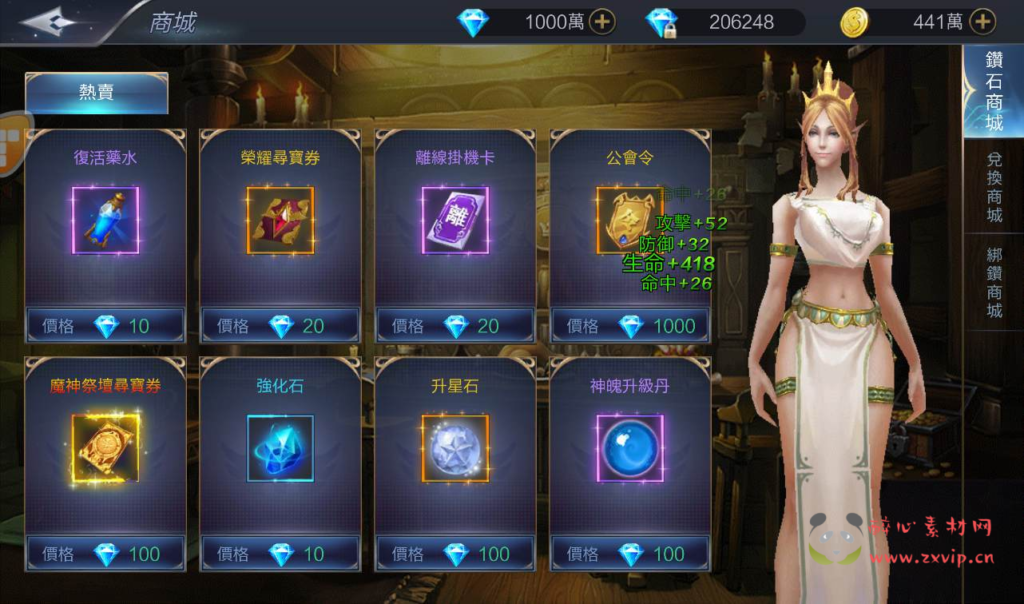Buy 公會令 via its 1000 diamond price

[630, 325]
